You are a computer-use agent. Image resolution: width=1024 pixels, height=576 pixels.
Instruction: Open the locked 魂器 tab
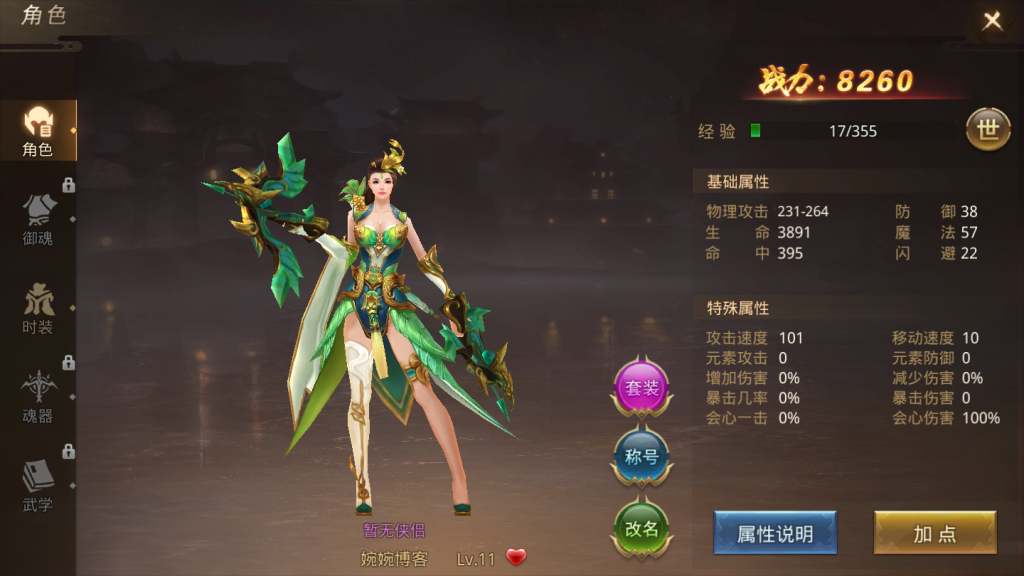coord(38,396)
